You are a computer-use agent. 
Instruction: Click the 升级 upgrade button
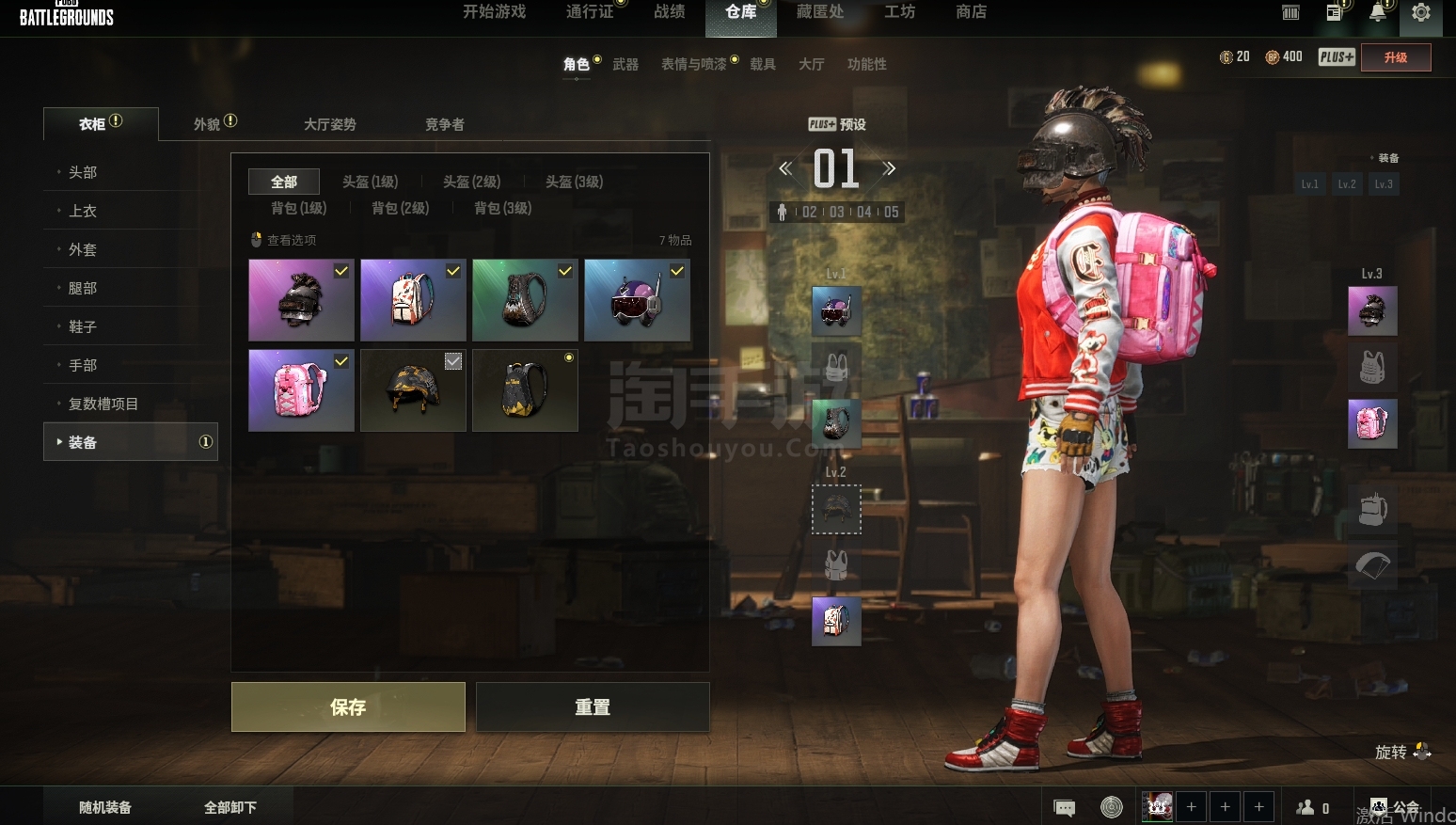(x=1396, y=57)
